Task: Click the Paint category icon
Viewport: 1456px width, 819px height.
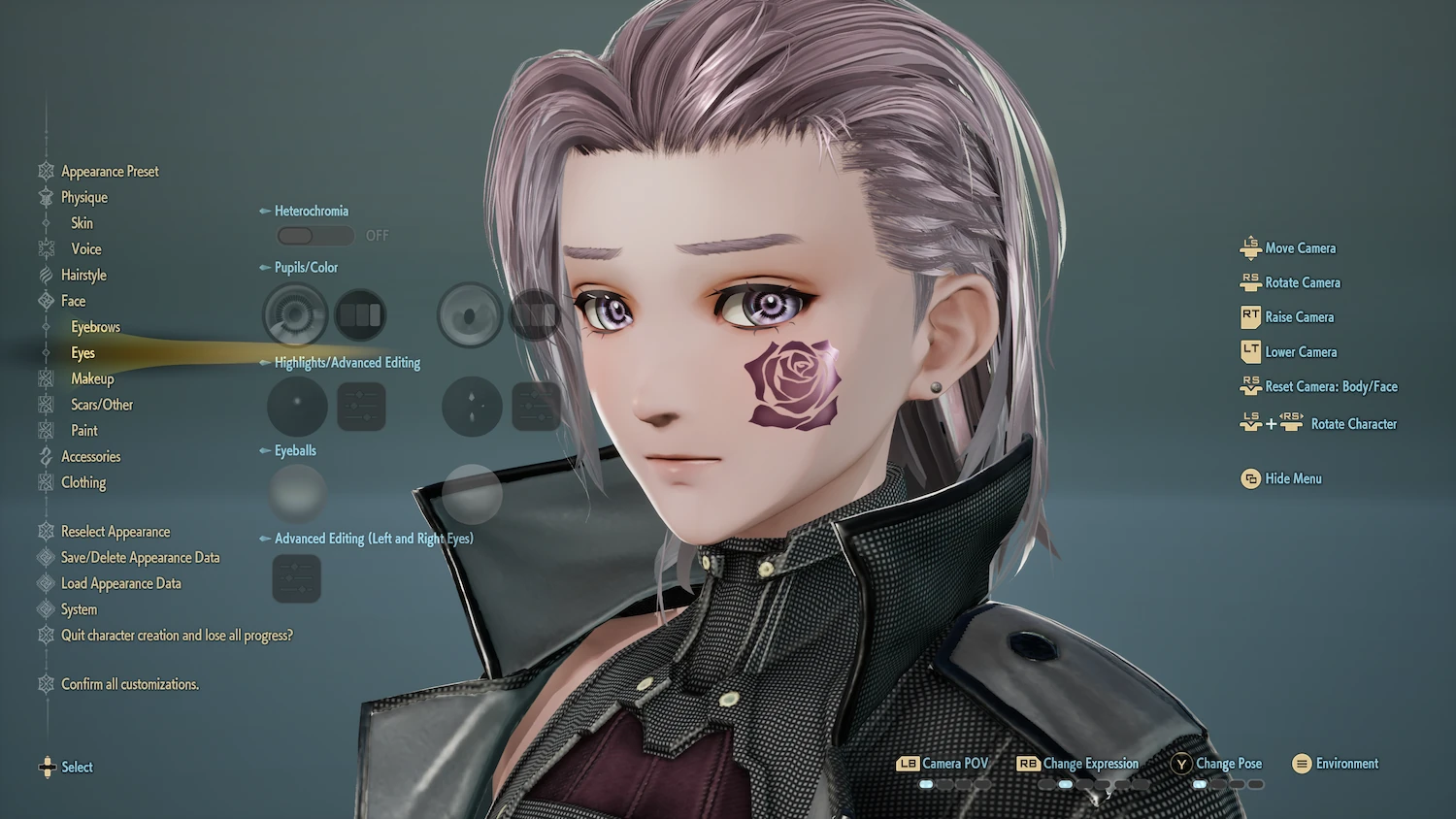Action: click(x=47, y=430)
